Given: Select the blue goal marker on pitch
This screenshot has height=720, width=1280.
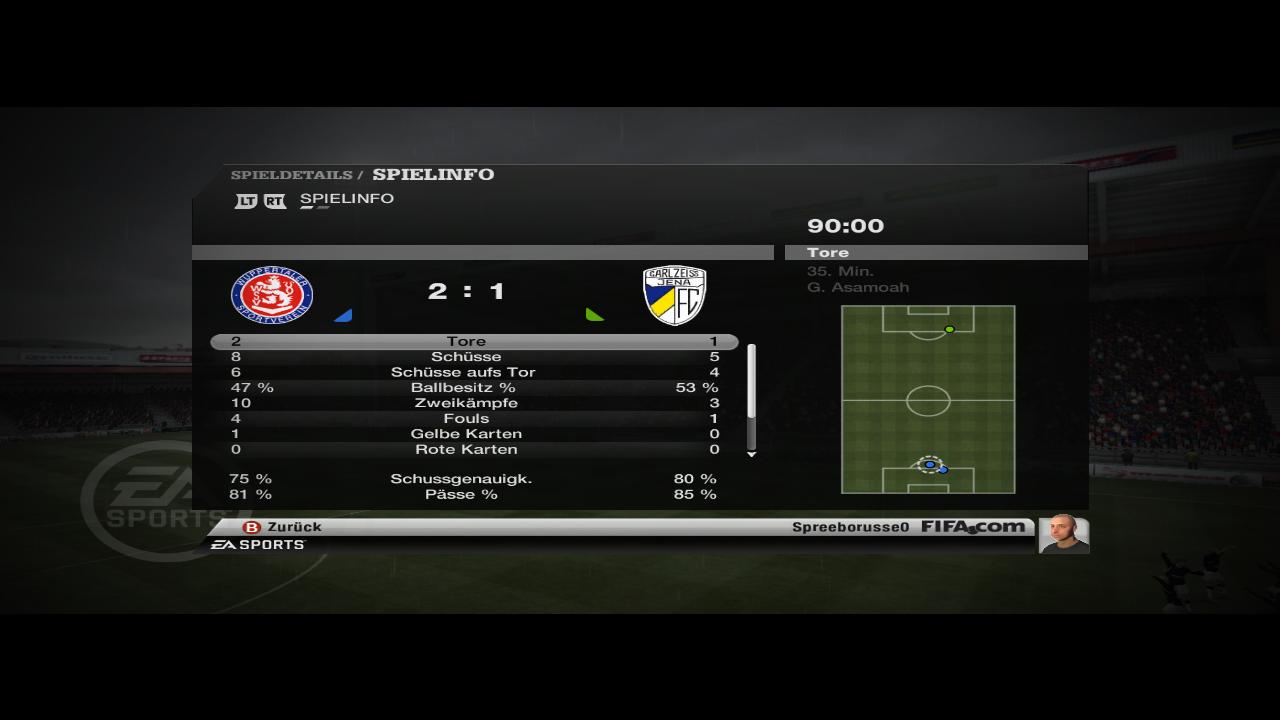Looking at the screenshot, I should (x=930, y=465).
